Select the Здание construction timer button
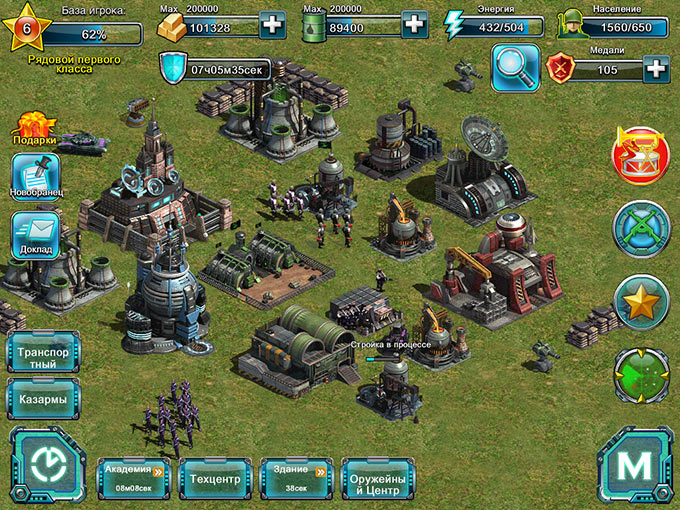 pyautogui.click(x=296, y=477)
